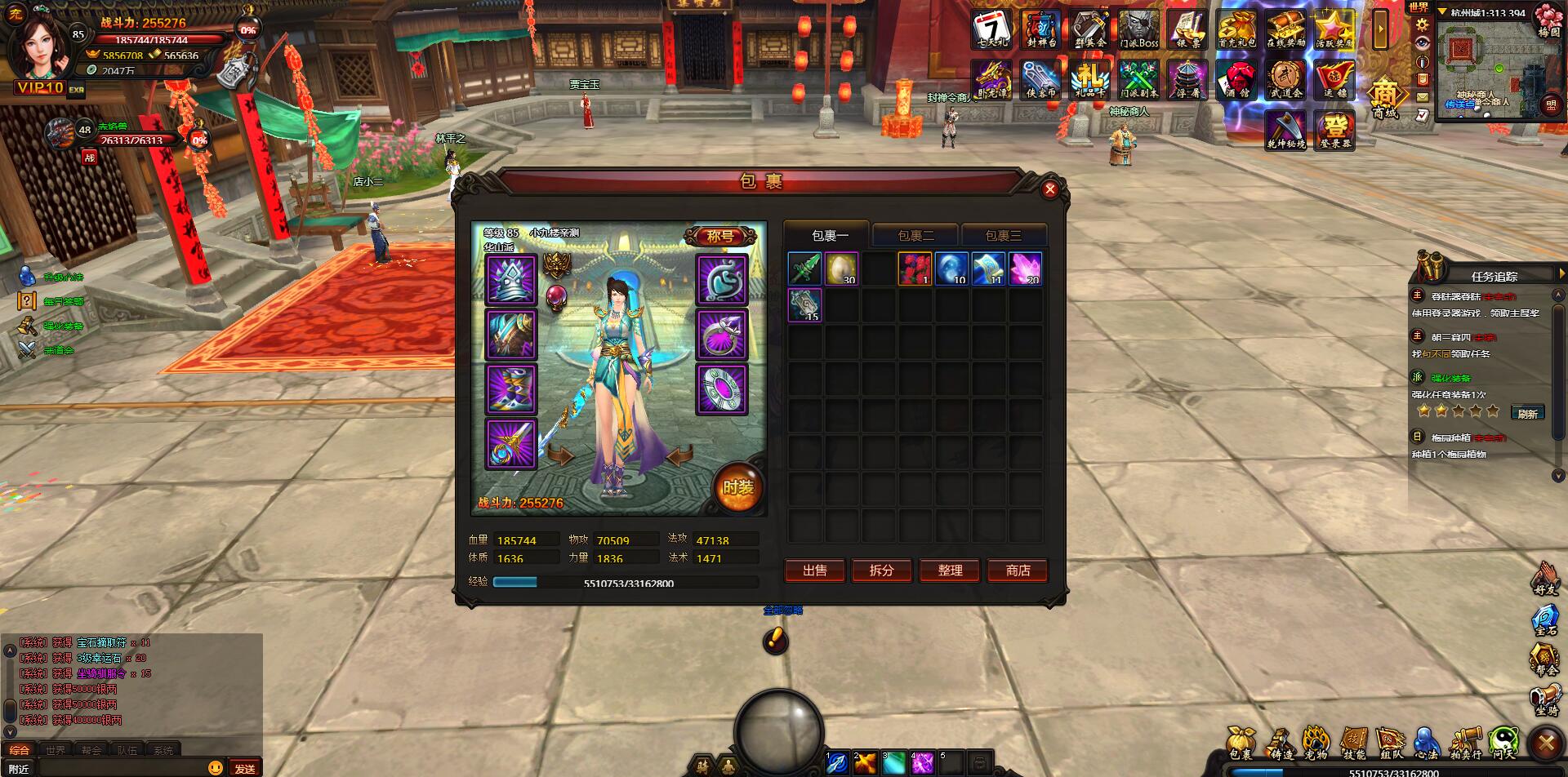Open the 七天礼 seven-day gift icon

(992, 30)
